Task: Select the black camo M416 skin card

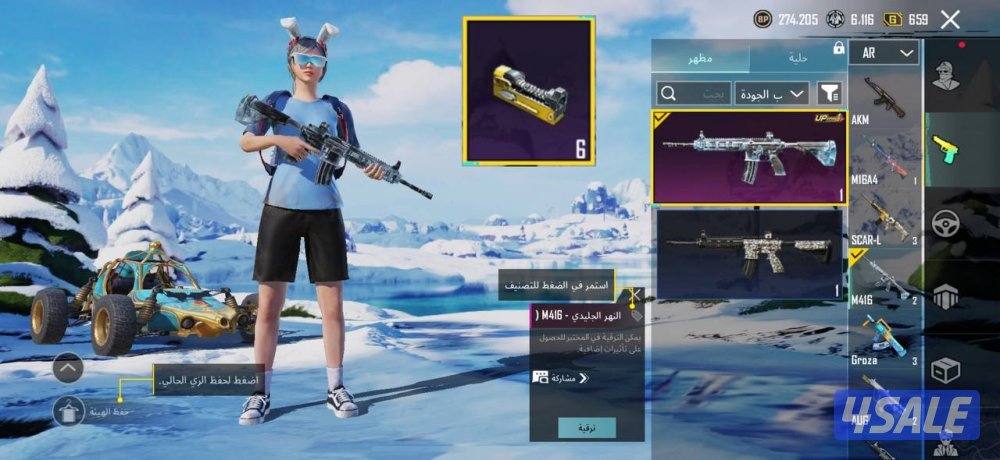Action: click(749, 250)
